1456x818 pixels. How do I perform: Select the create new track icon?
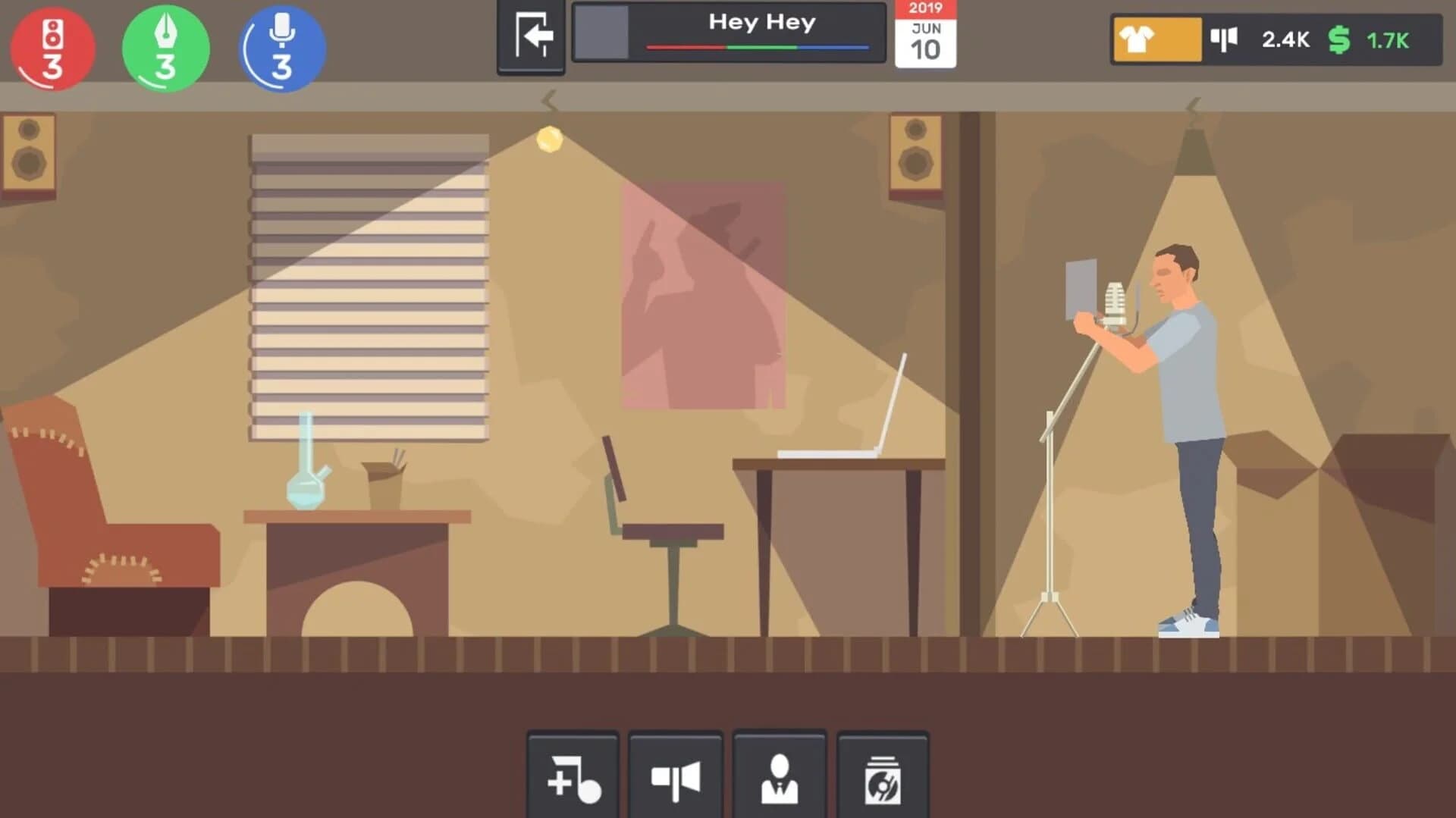573,775
